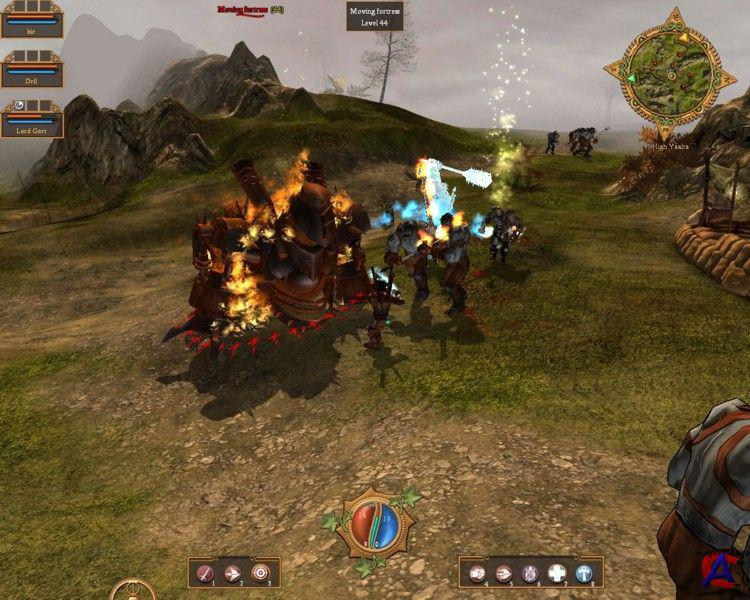Click the green triangle marker on the minimap

[632, 76]
